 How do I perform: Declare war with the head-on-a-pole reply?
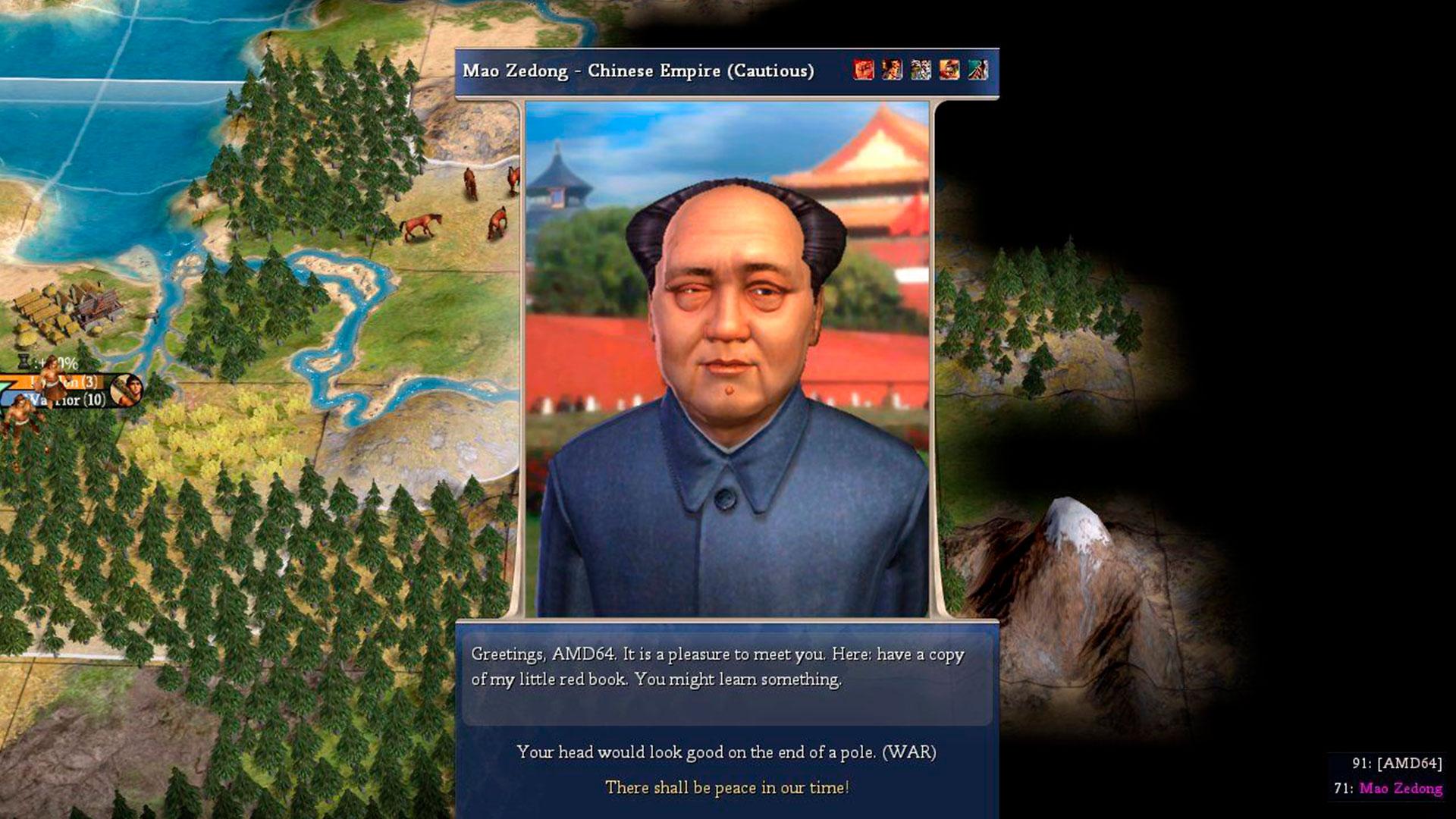[x=726, y=752]
